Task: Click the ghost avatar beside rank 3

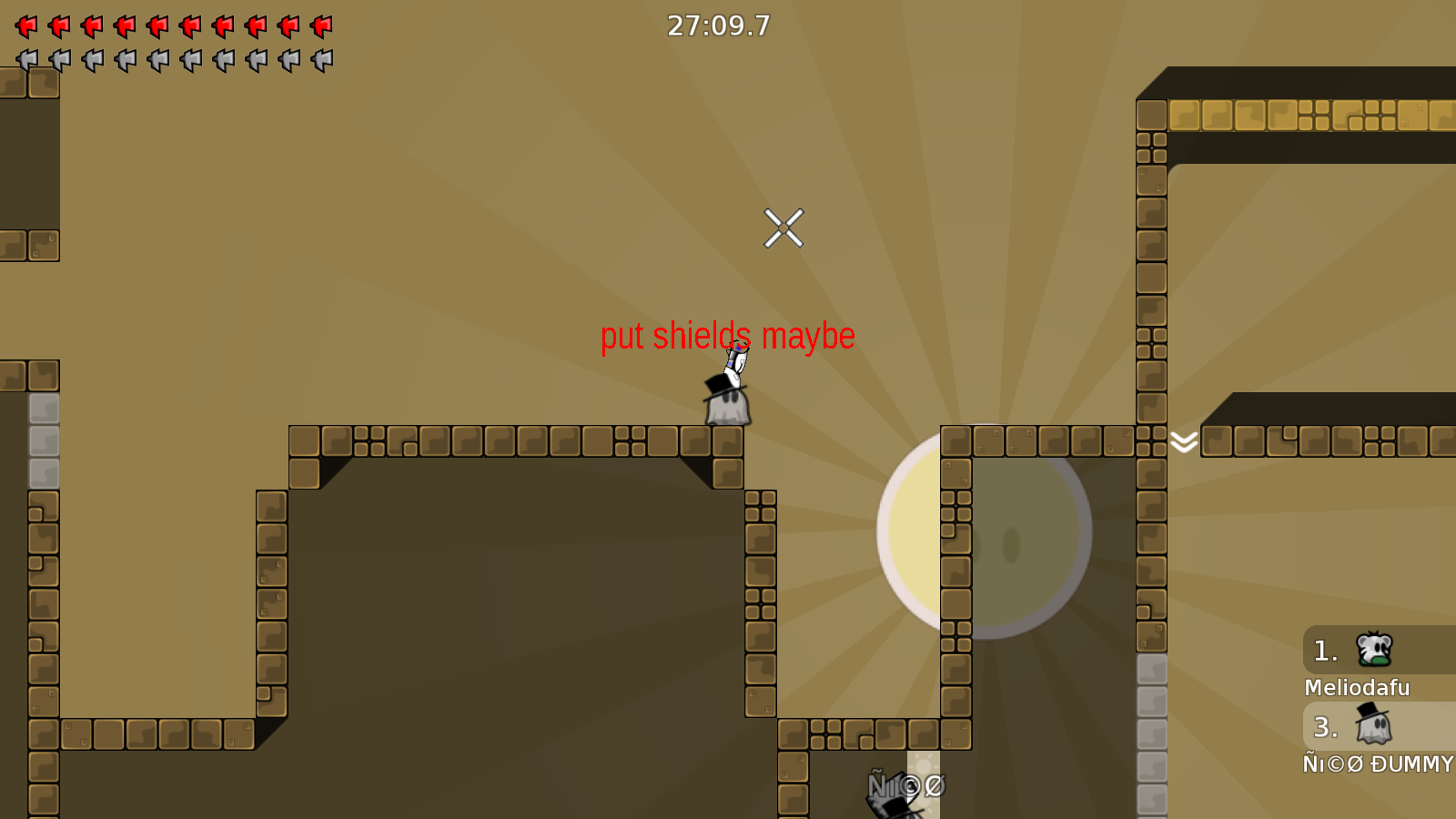Action: point(1374,727)
